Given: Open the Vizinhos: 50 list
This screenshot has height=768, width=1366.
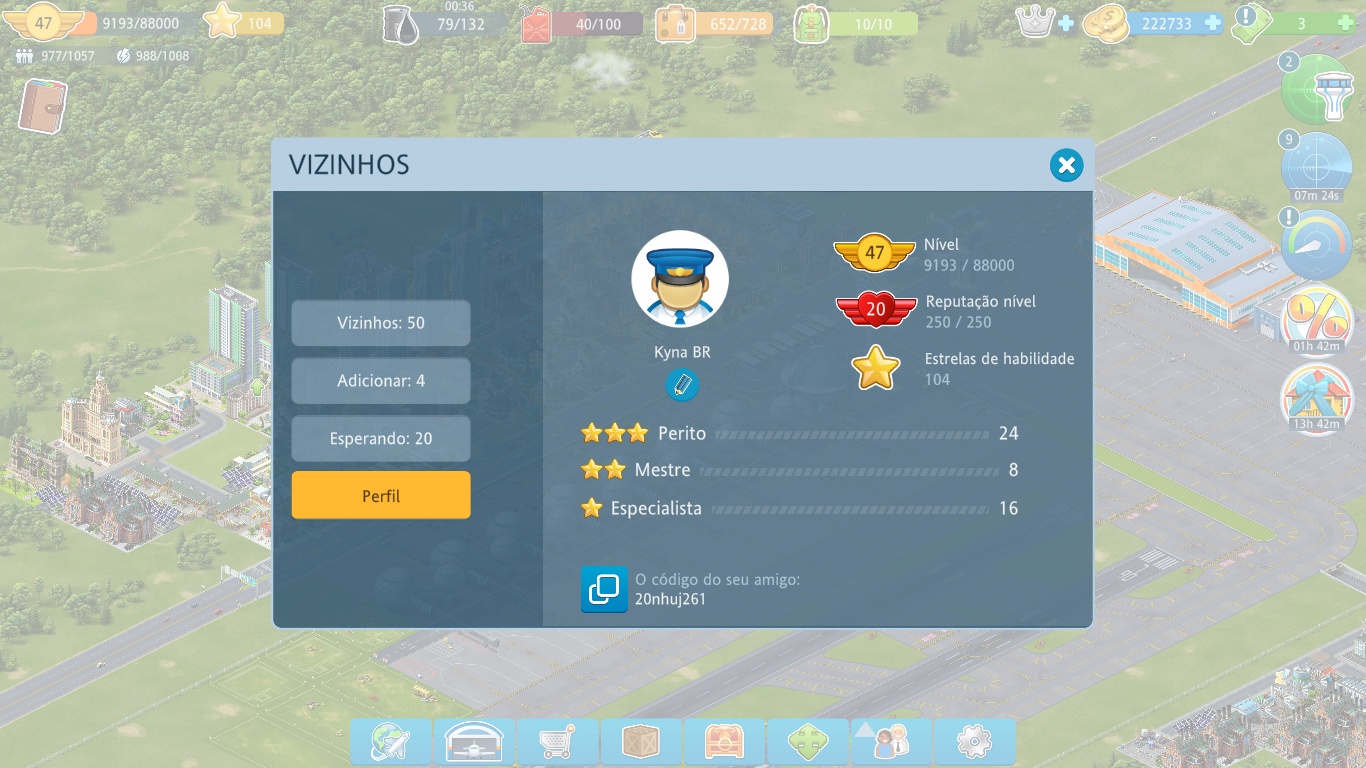Looking at the screenshot, I should [381, 323].
